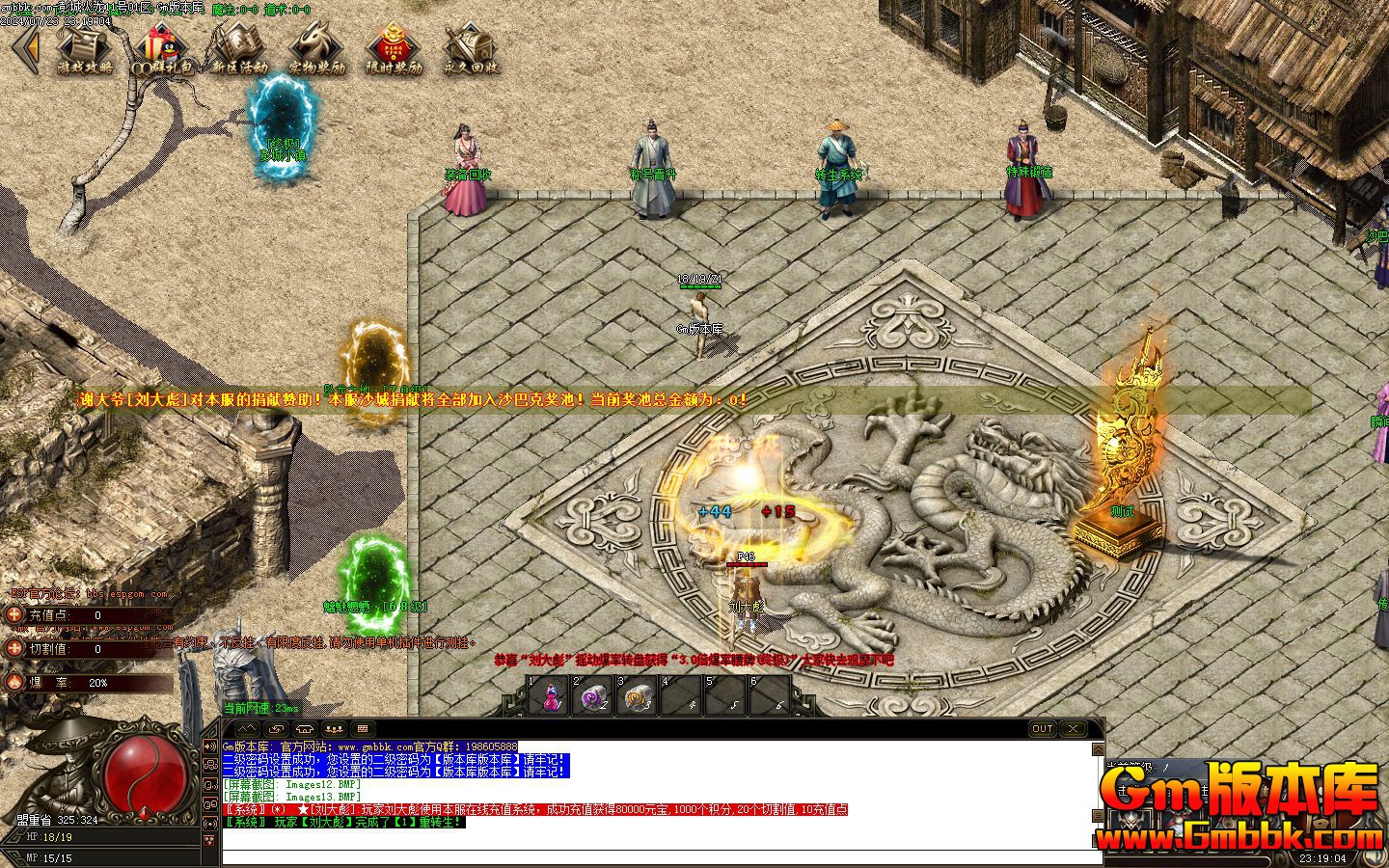Select the orange scroll in hotbar slot 3
This screenshot has height=868, width=1389.
pos(636,695)
